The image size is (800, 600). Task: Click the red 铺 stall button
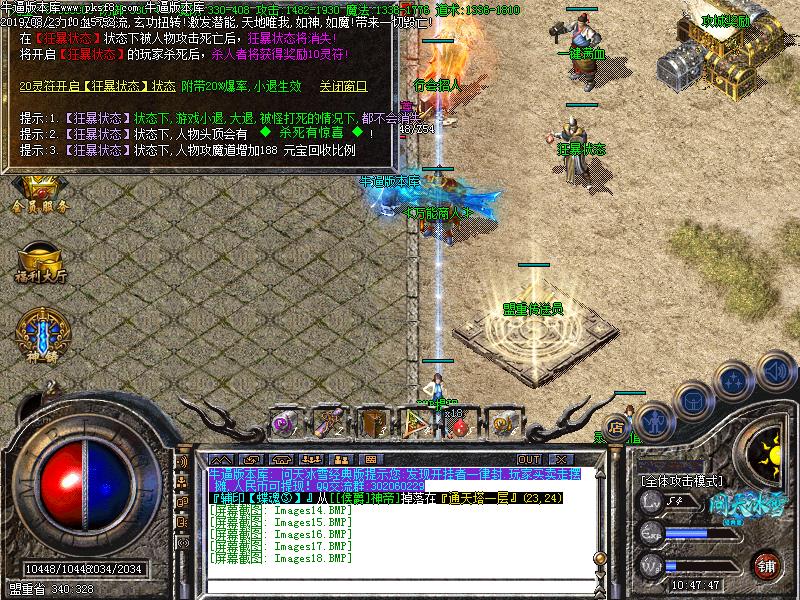click(x=767, y=565)
